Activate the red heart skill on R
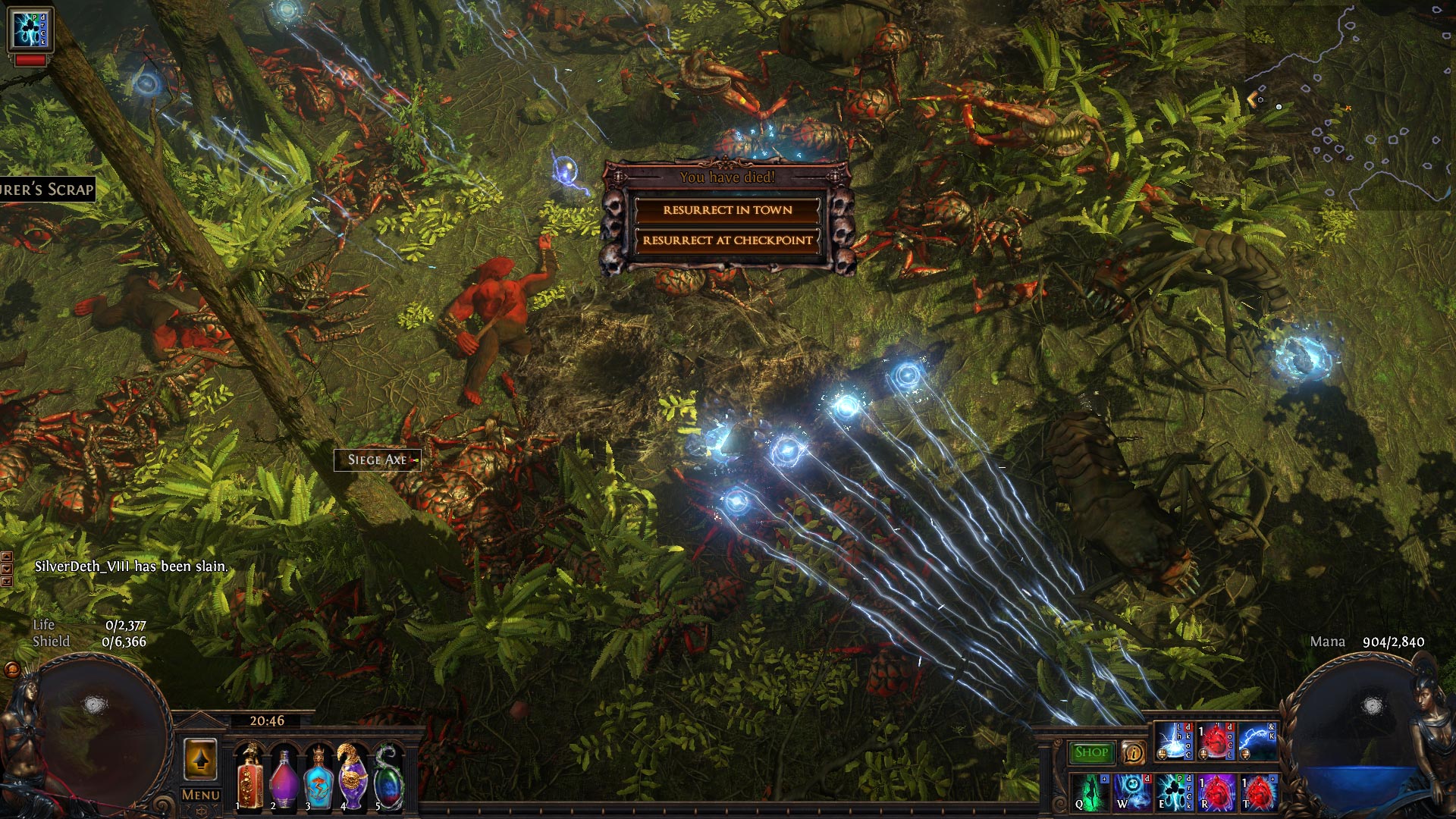1456x819 pixels. coord(1216,792)
